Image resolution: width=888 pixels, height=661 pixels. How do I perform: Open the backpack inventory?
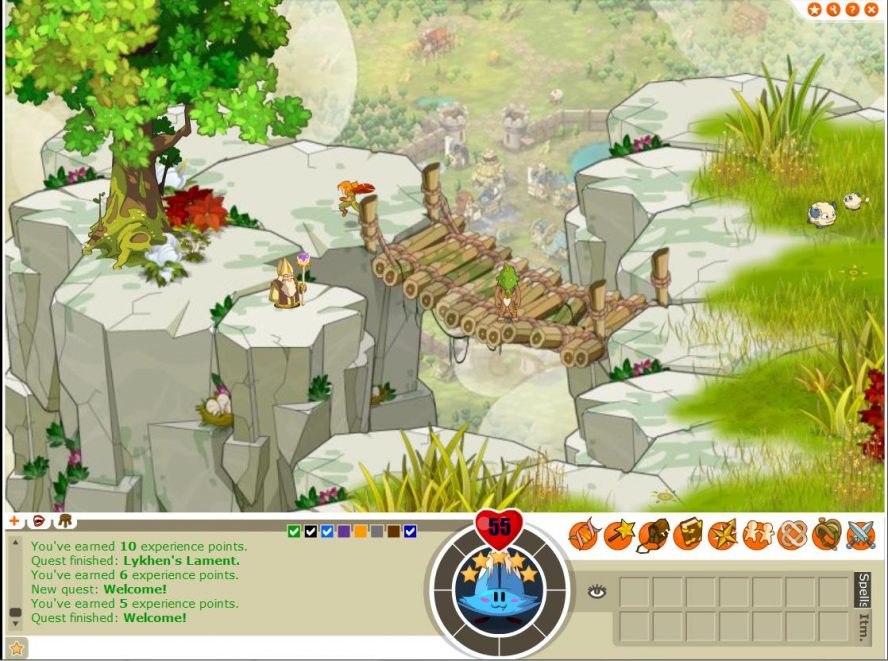[653, 535]
